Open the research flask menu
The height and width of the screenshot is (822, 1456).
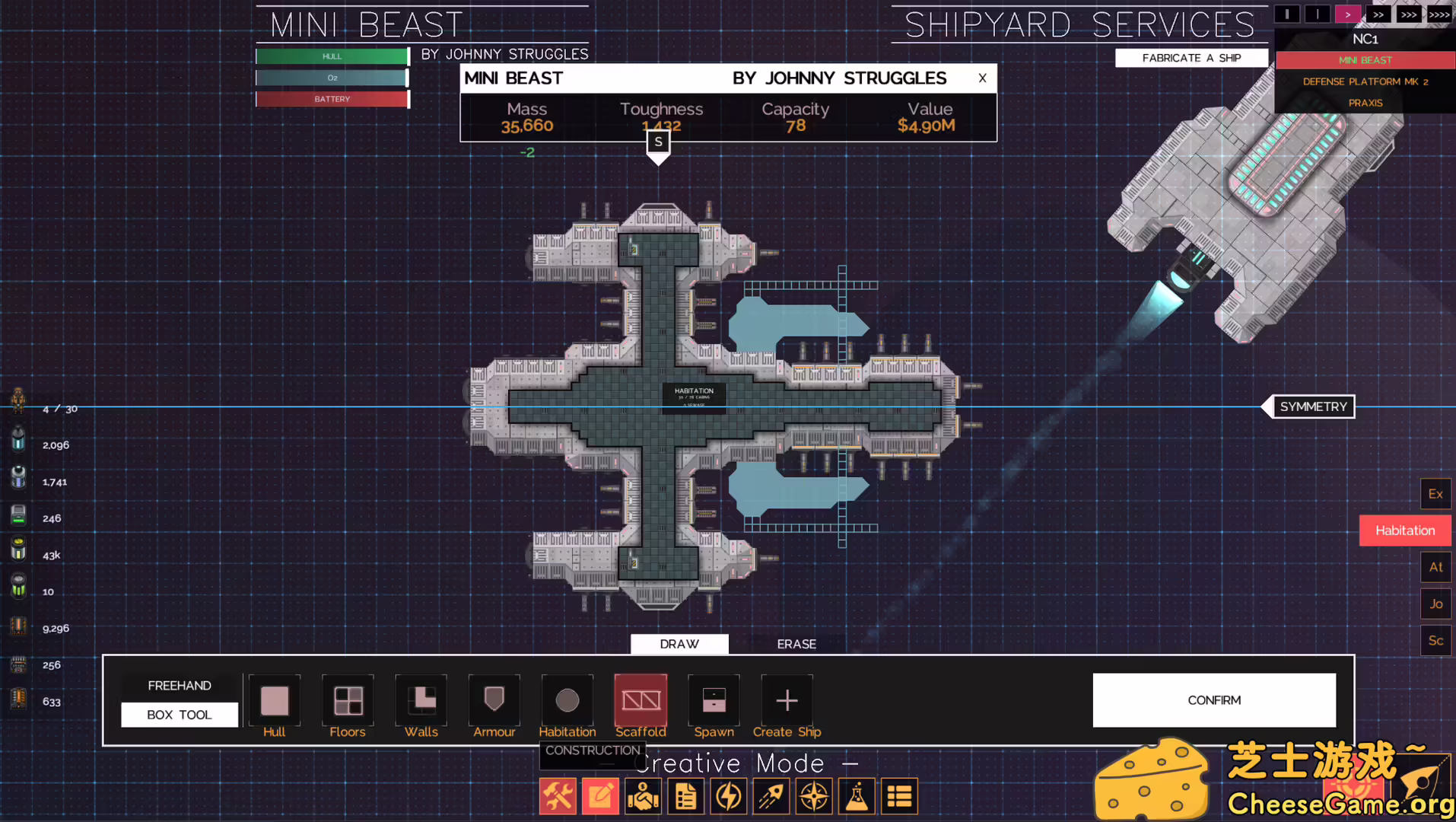point(856,795)
